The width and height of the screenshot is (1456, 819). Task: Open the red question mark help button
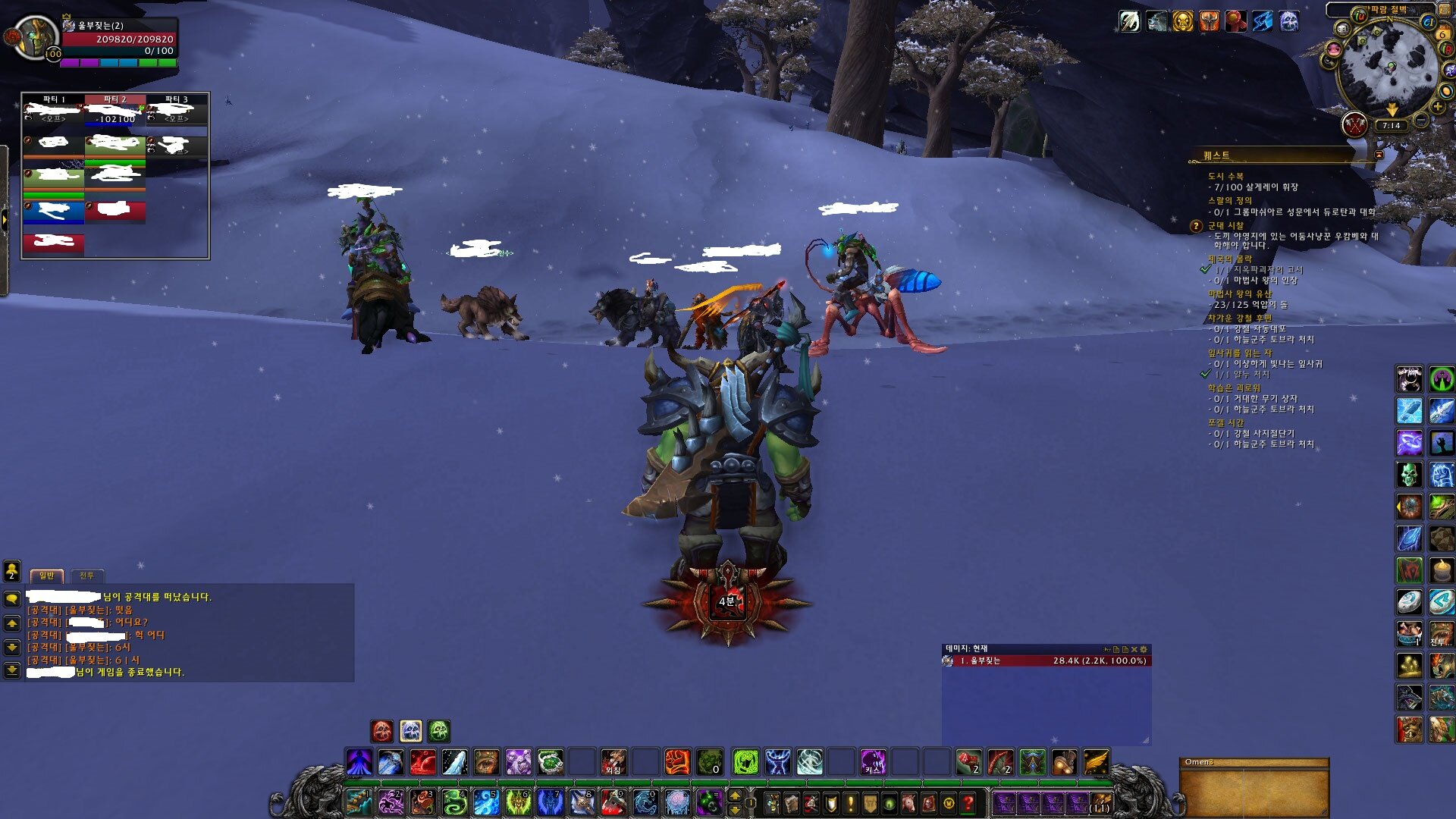click(x=968, y=802)
